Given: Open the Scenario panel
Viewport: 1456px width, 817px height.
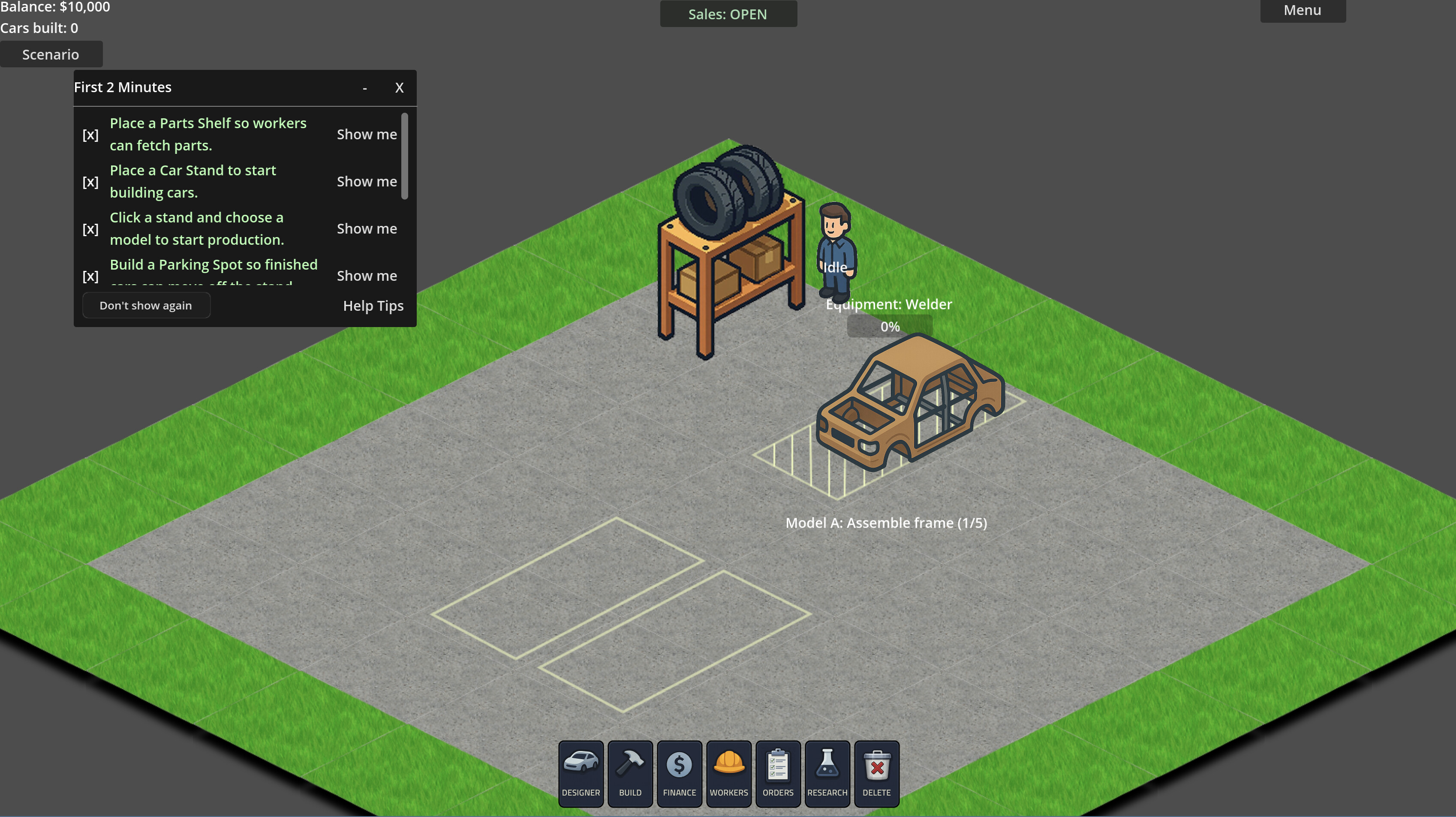Looking at the screenshot, I should [x=51, y=54].
